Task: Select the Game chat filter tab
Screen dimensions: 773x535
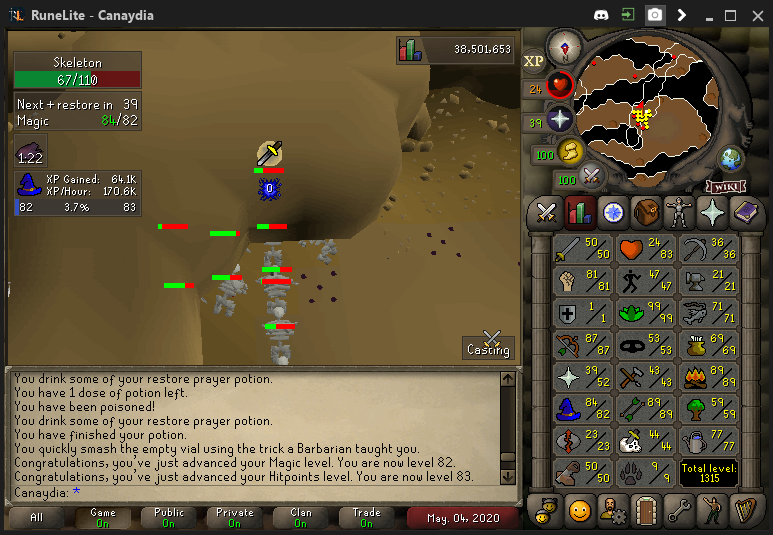Action: coord(103,518)
